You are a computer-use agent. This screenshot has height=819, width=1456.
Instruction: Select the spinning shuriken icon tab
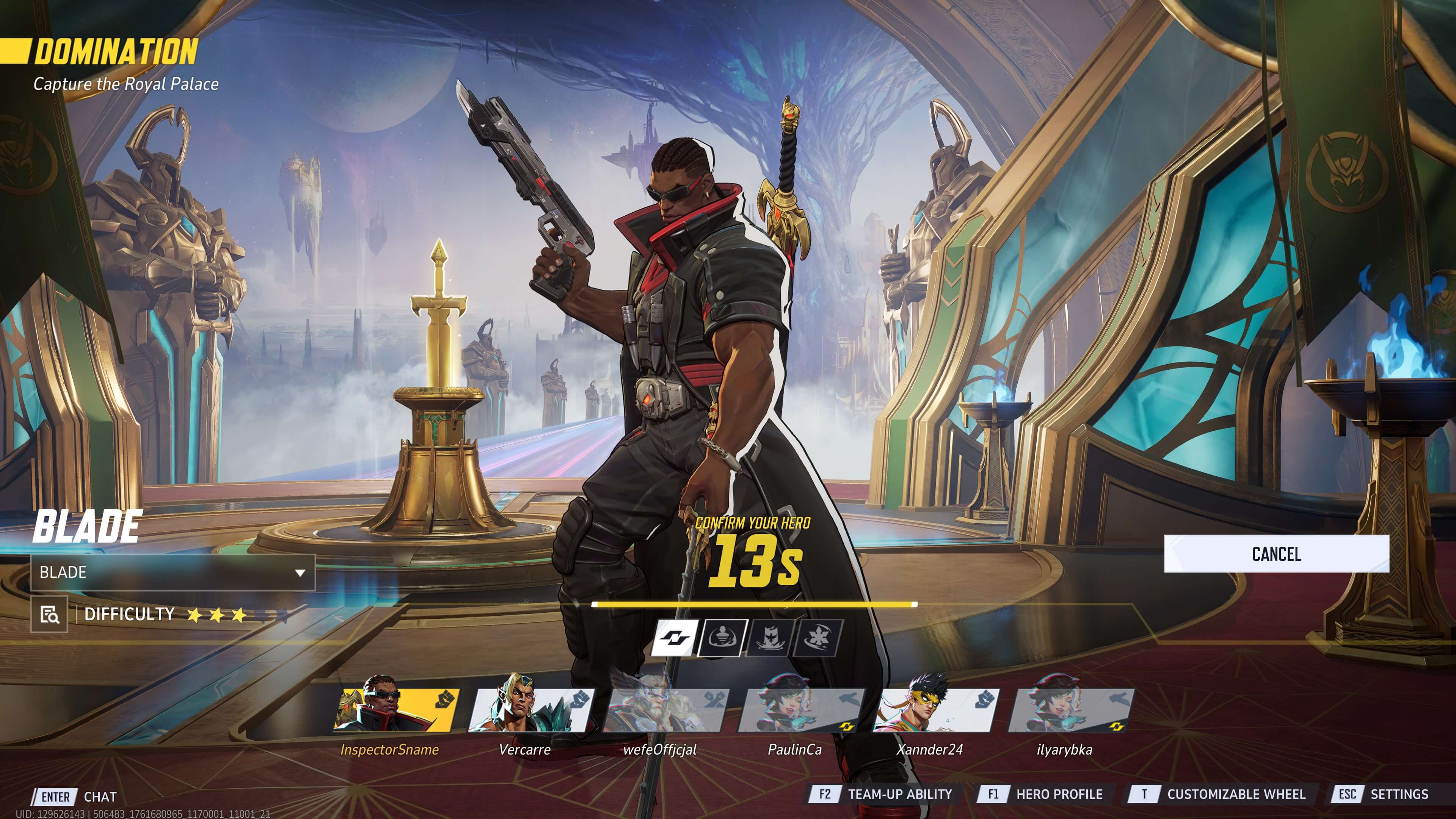click(817, 638)
